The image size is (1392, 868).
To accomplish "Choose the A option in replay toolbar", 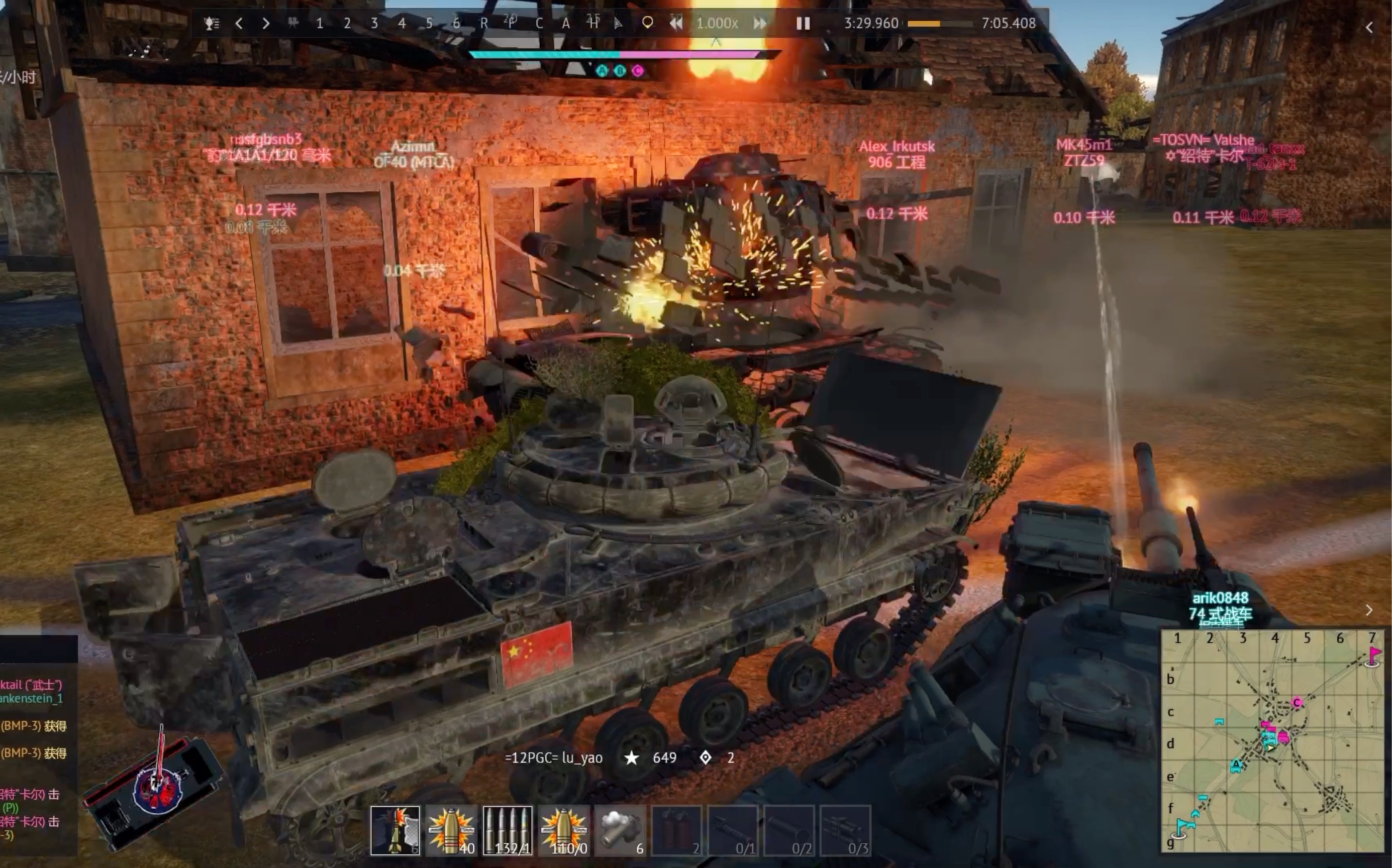I will (566, 24).
